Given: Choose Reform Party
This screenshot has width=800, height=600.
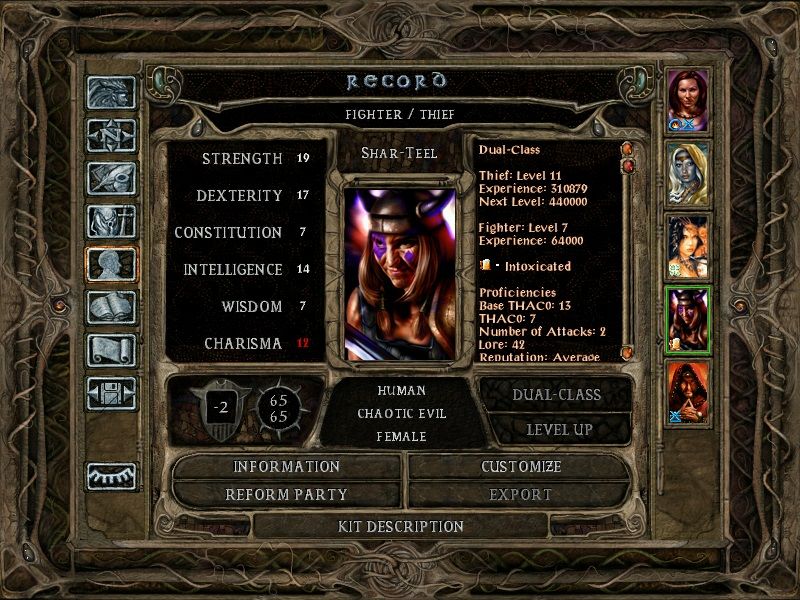Looking at the screenshot, I should click(x=287, y=494).
